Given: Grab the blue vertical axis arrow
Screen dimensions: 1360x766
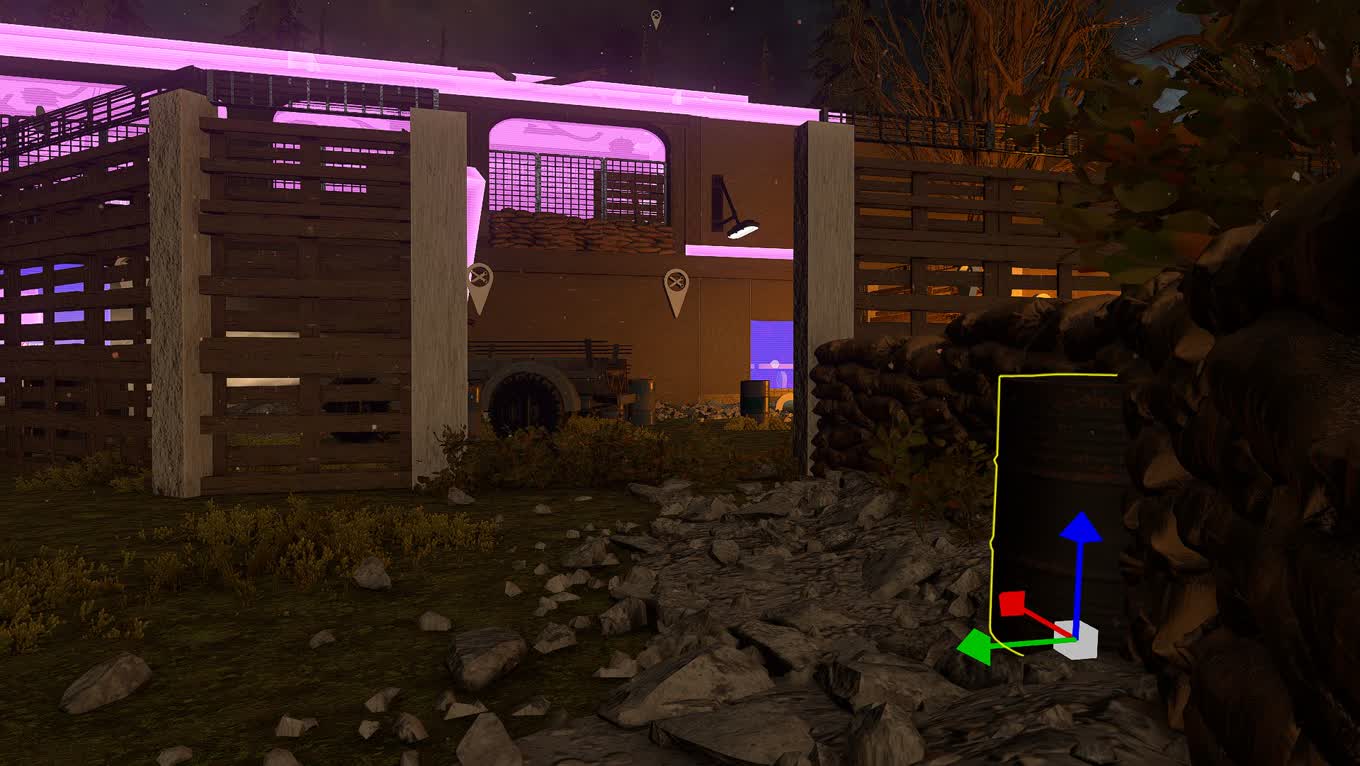Looking at the screenshot, I should (x=1080, y=530).
